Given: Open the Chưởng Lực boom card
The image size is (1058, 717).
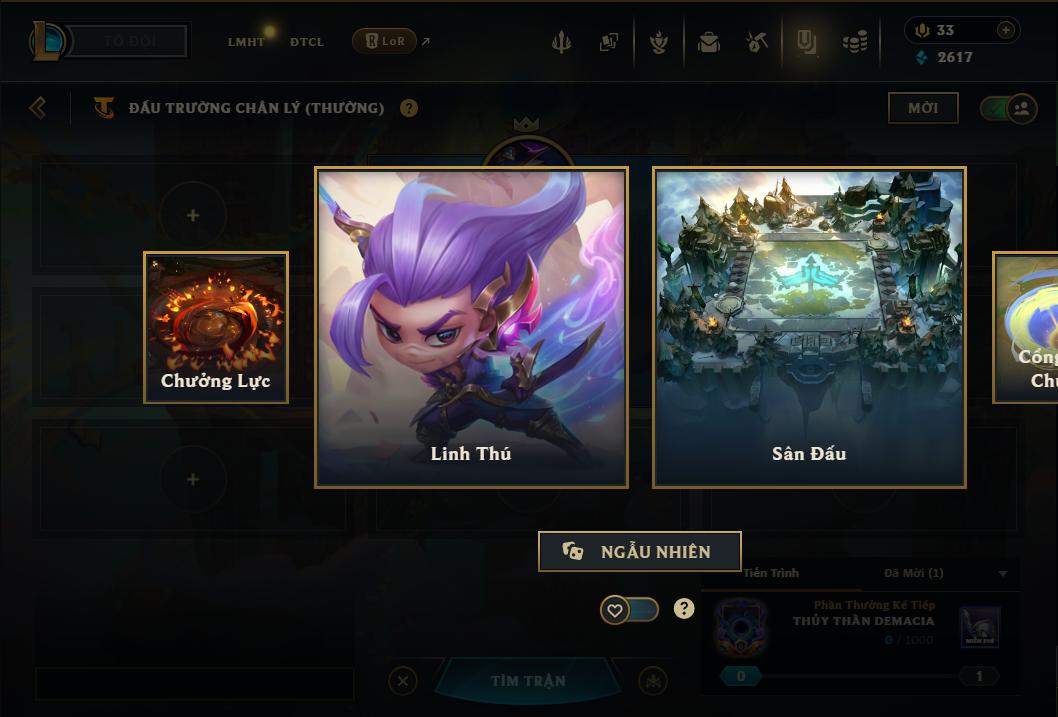Looking at the screenshot, I should [216, 327].
